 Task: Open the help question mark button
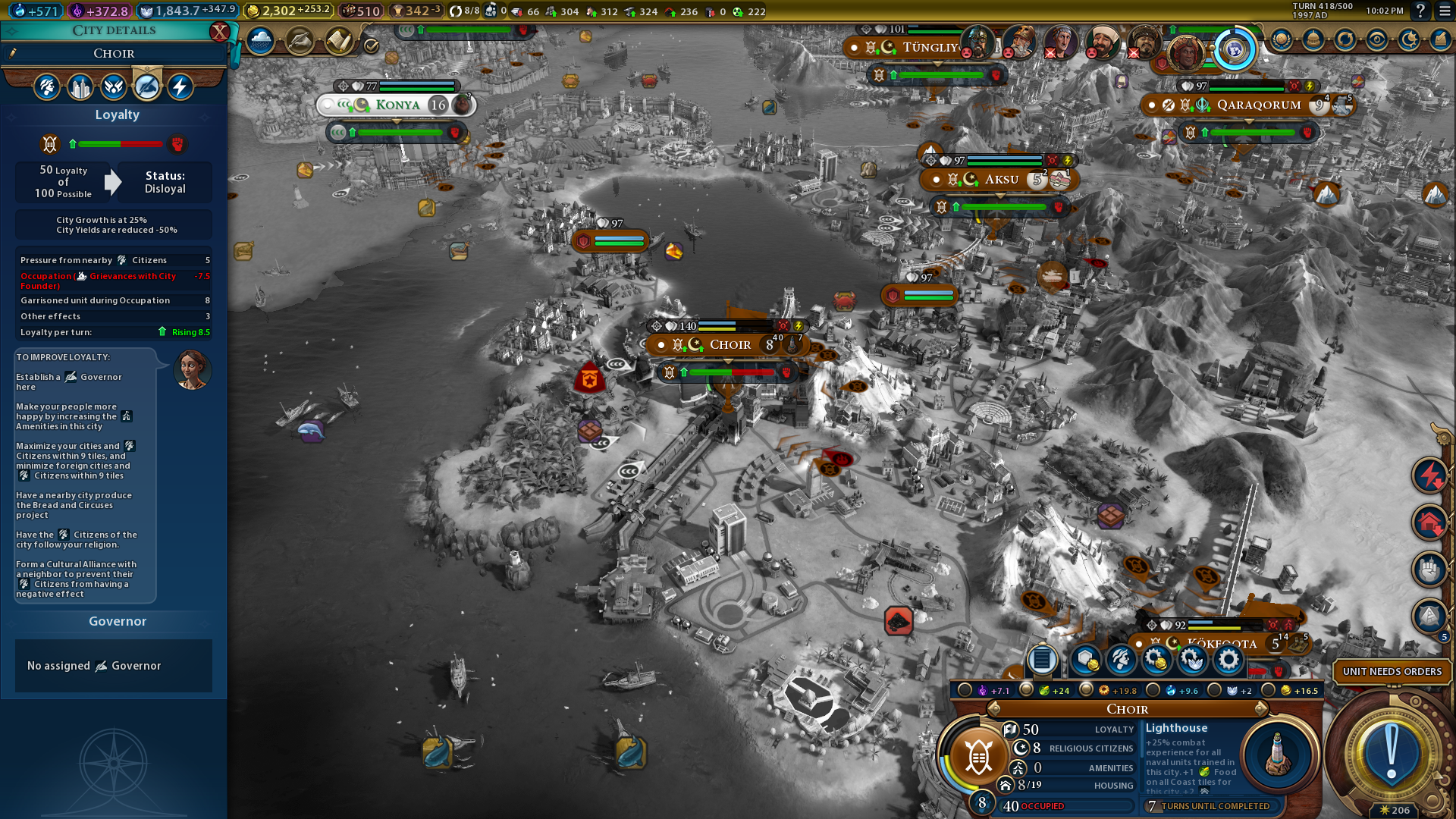1420,11
